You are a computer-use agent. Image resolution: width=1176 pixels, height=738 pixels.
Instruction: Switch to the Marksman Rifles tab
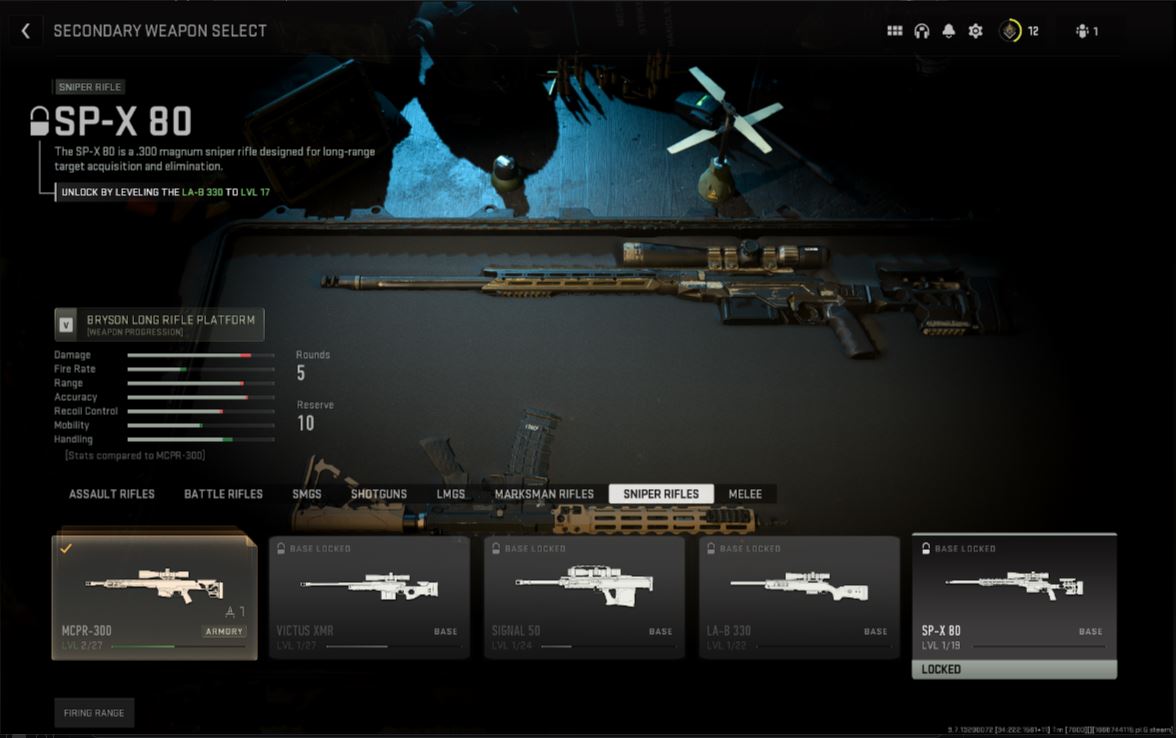[544, 494]
